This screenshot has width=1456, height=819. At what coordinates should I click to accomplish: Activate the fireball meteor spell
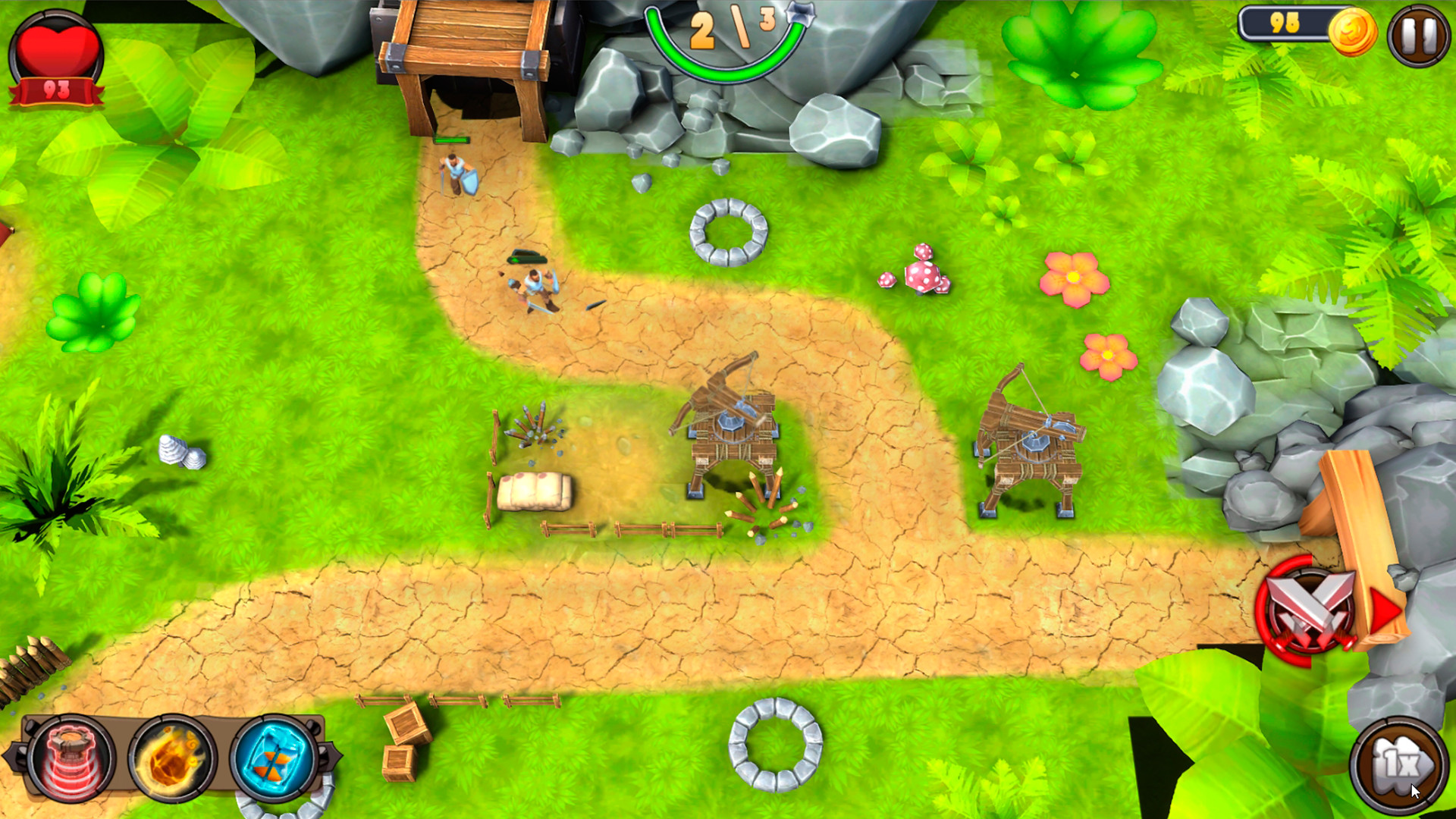click(x=171, y=758)
